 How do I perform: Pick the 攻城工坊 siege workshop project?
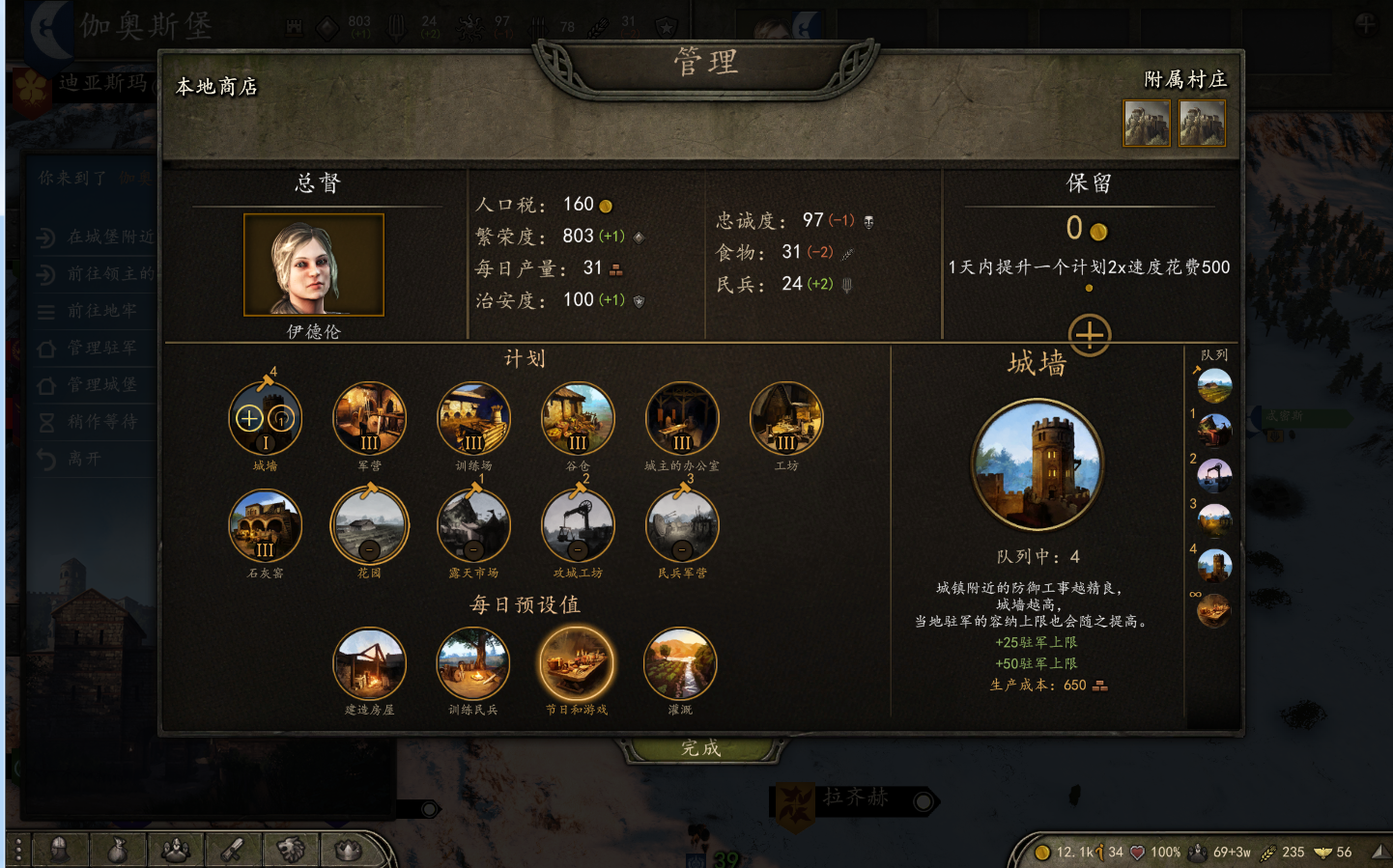click(x=578, y=526)
